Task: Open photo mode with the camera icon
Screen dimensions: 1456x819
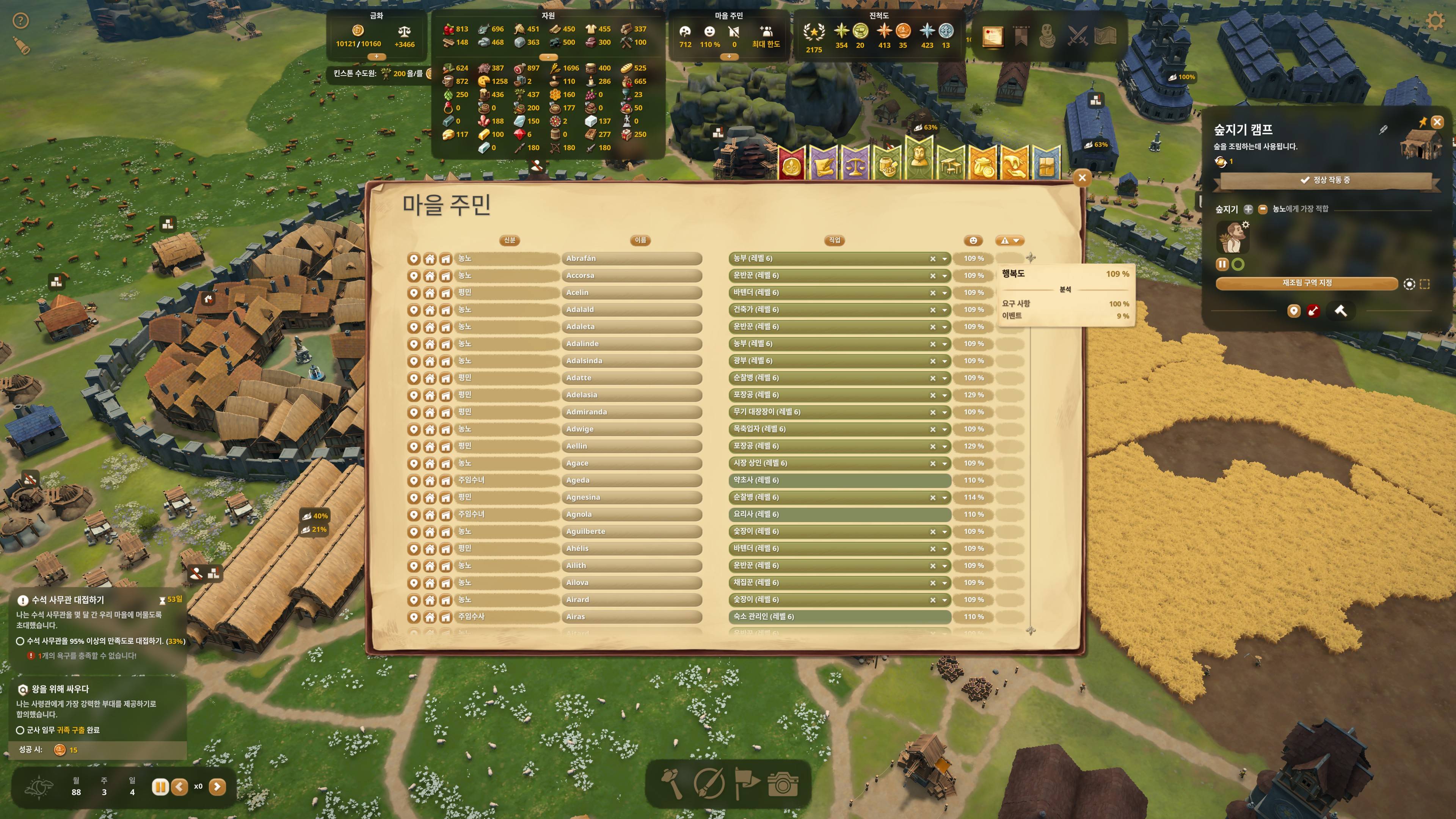Action: pyautogui.click(x=783, y=784)
